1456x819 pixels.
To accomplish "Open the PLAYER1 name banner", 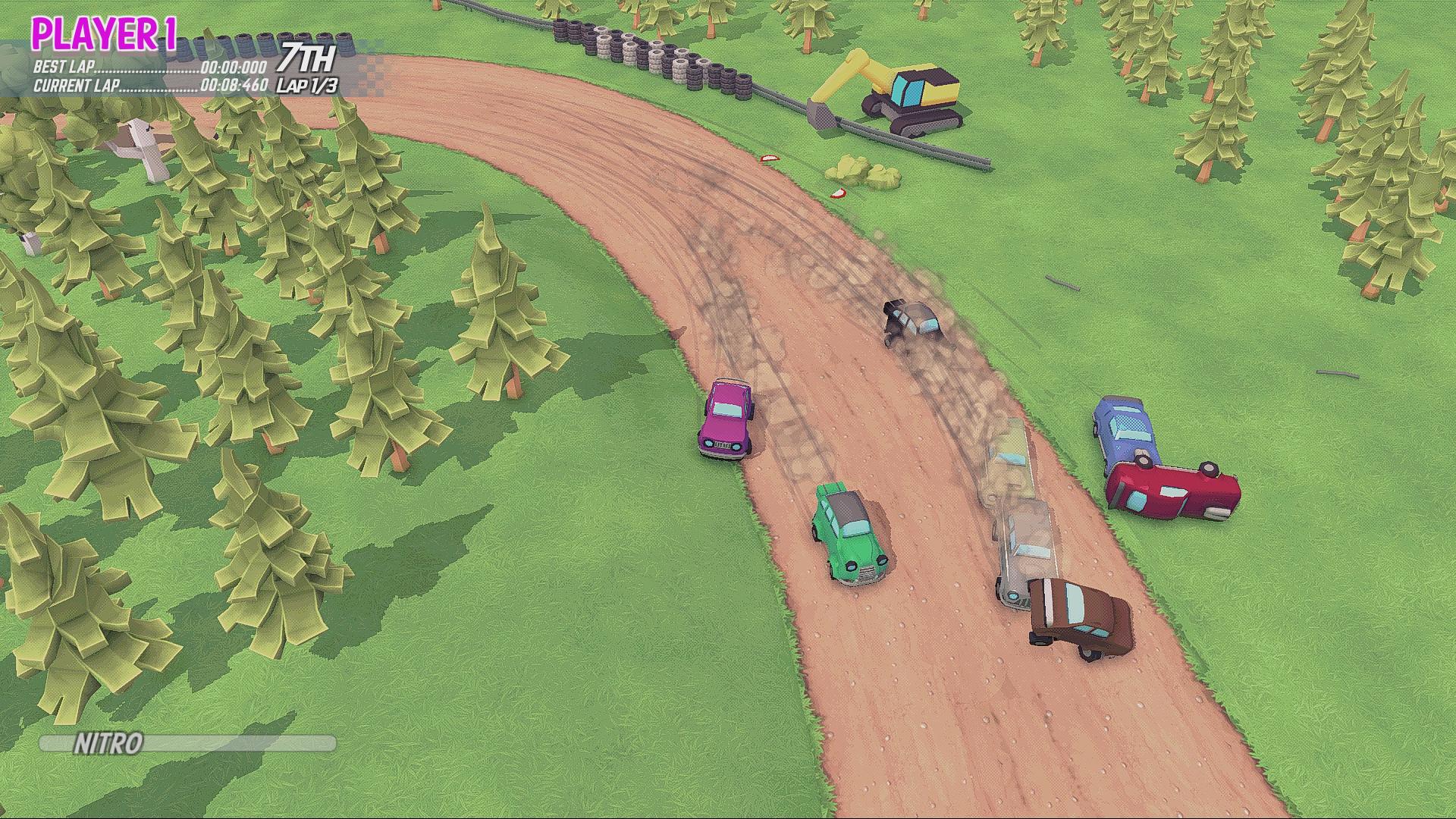I will (102, 32).
